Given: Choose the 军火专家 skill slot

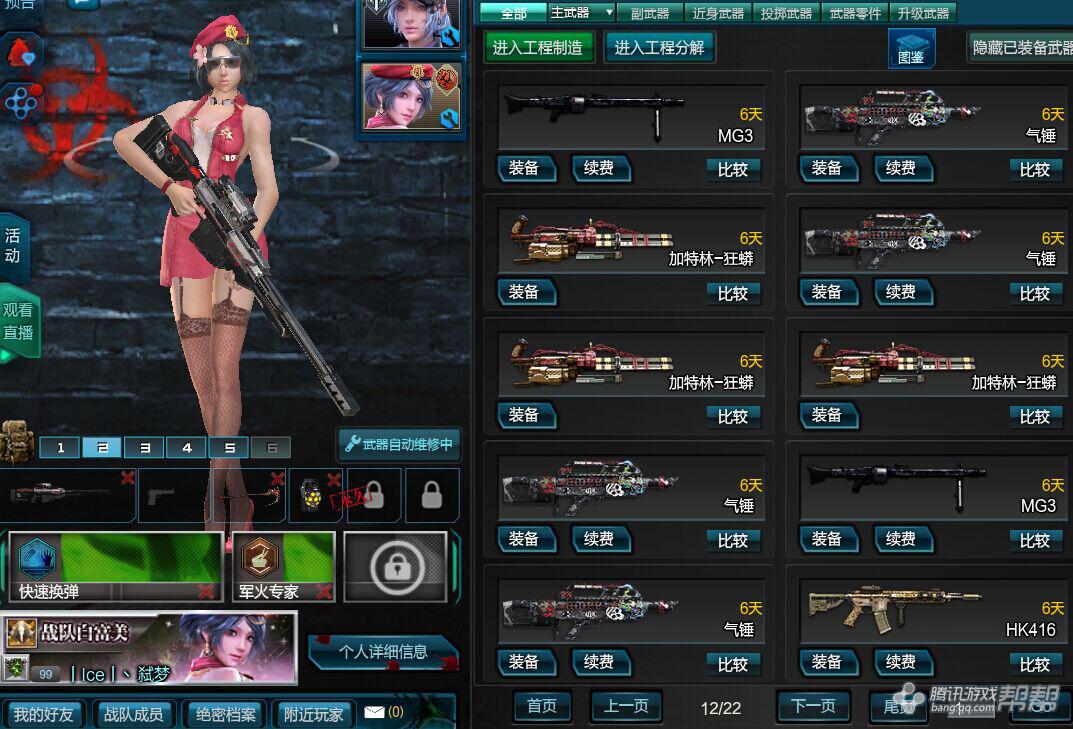Looking at the screenshot, I should tap(283, 566).
